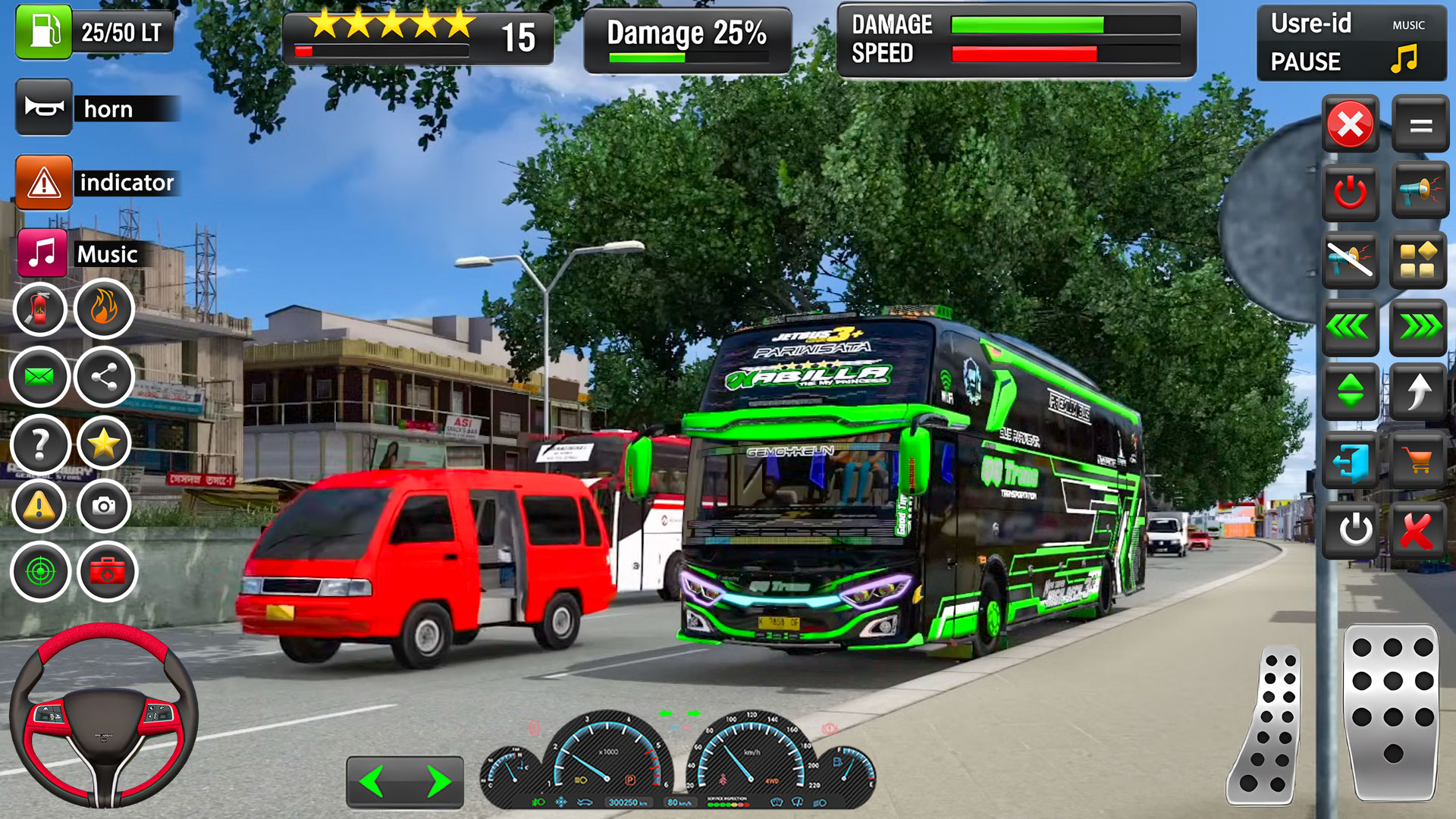Image resolution: width=1456 pixels, height=819 pixels.
Task: Click the gold star rating icon
Action: pyautogui.click(x=105, y=444)
